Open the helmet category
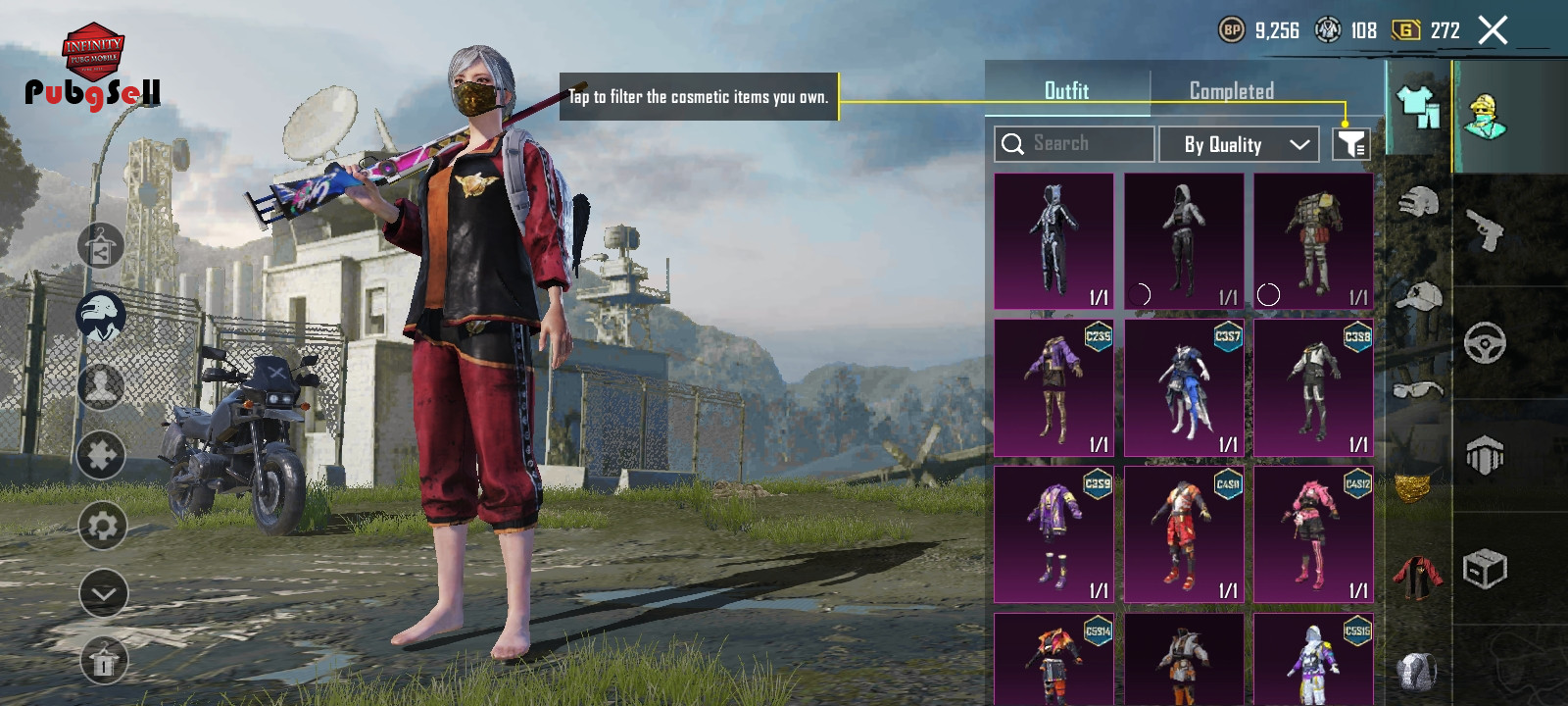 click(x=1417, y=202)
